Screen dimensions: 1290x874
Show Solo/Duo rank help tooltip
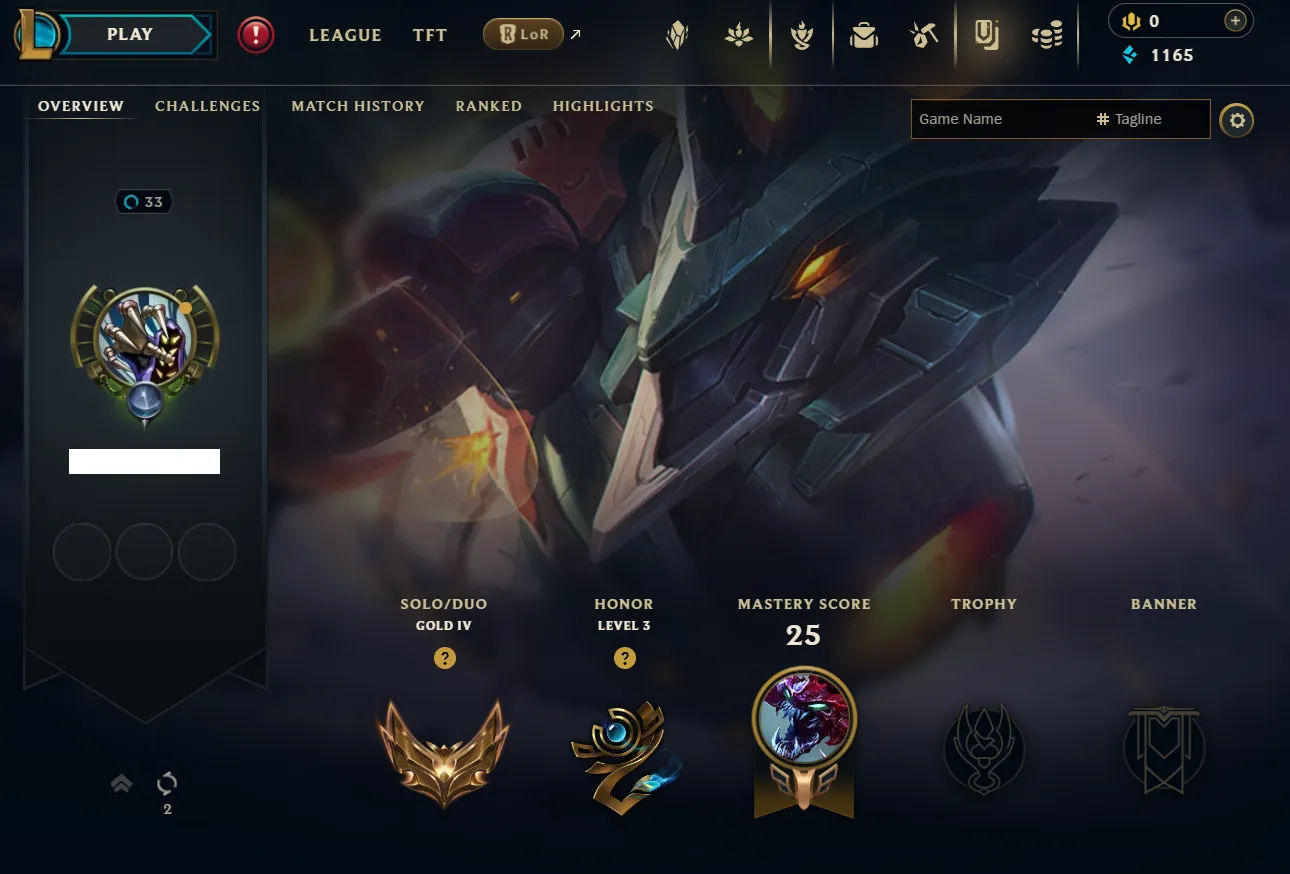pos(445,658)
